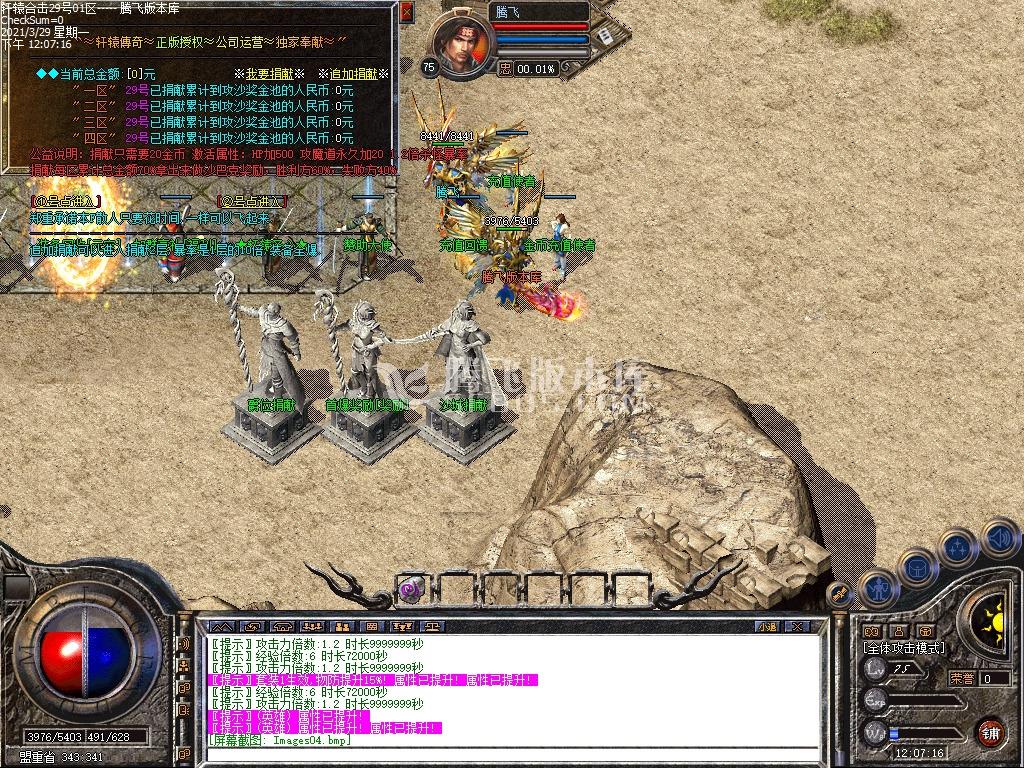Toggle the 全体攻击模式 attack mode label
Screen dimensions: 1024x768
coord(904,648)
